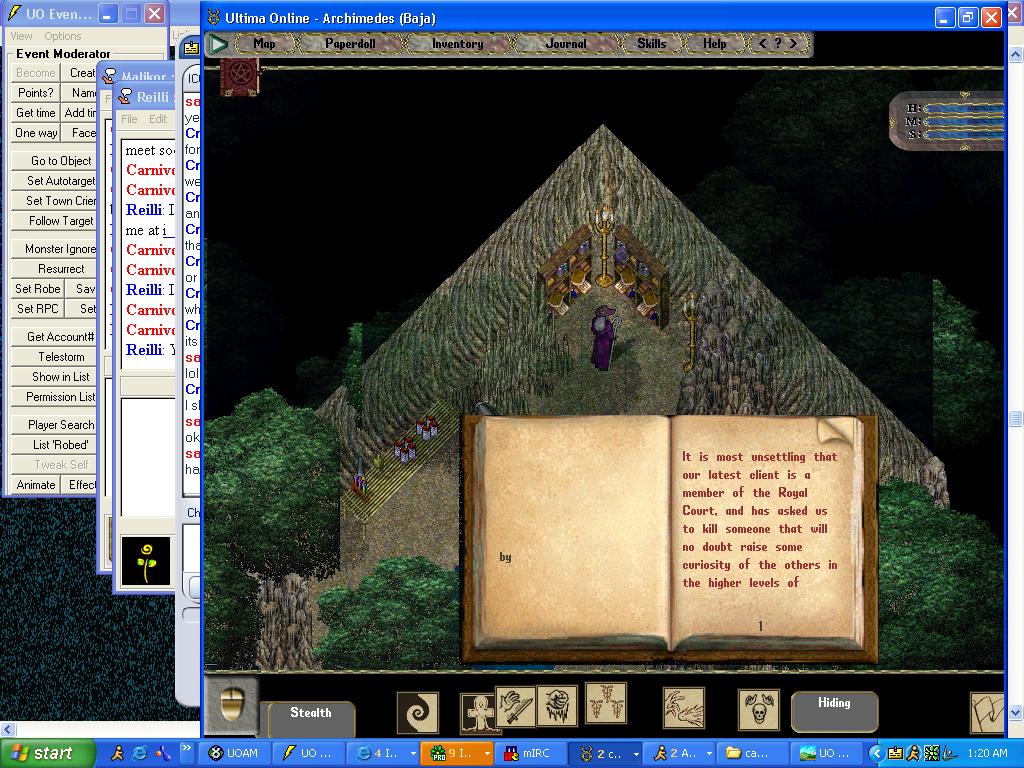Activate the hand-and-sword spell icon
This screenshot has width=1024, height=768.
[516, 707]
